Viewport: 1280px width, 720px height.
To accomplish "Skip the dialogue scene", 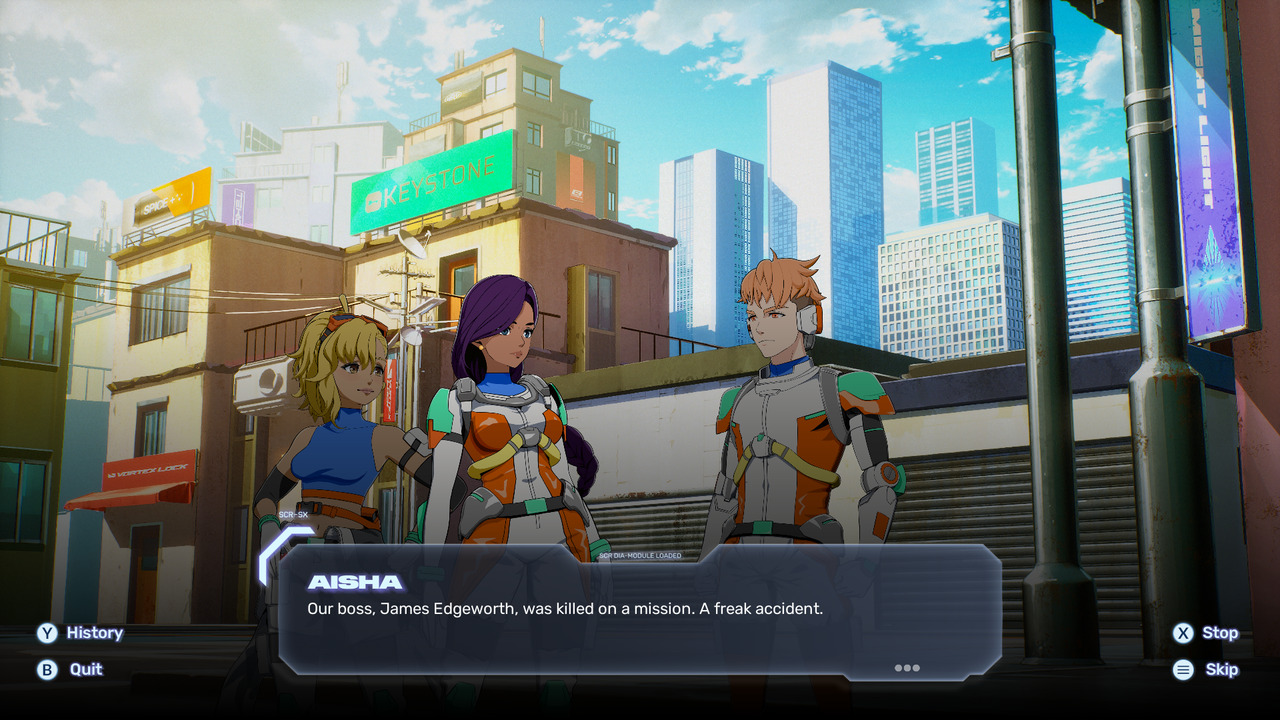I will tap(1206, 670).
